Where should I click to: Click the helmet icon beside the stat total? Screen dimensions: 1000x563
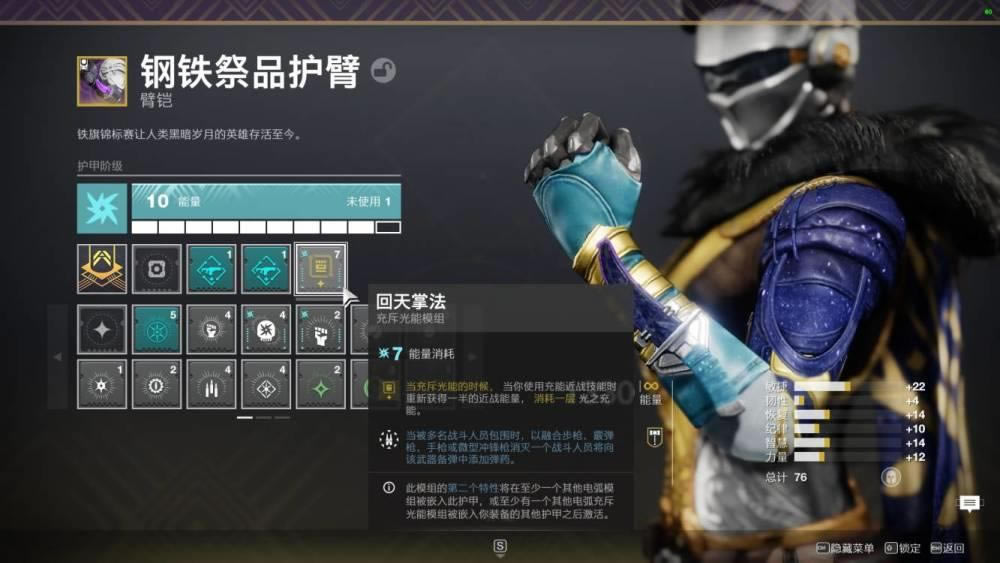(890, 477)
